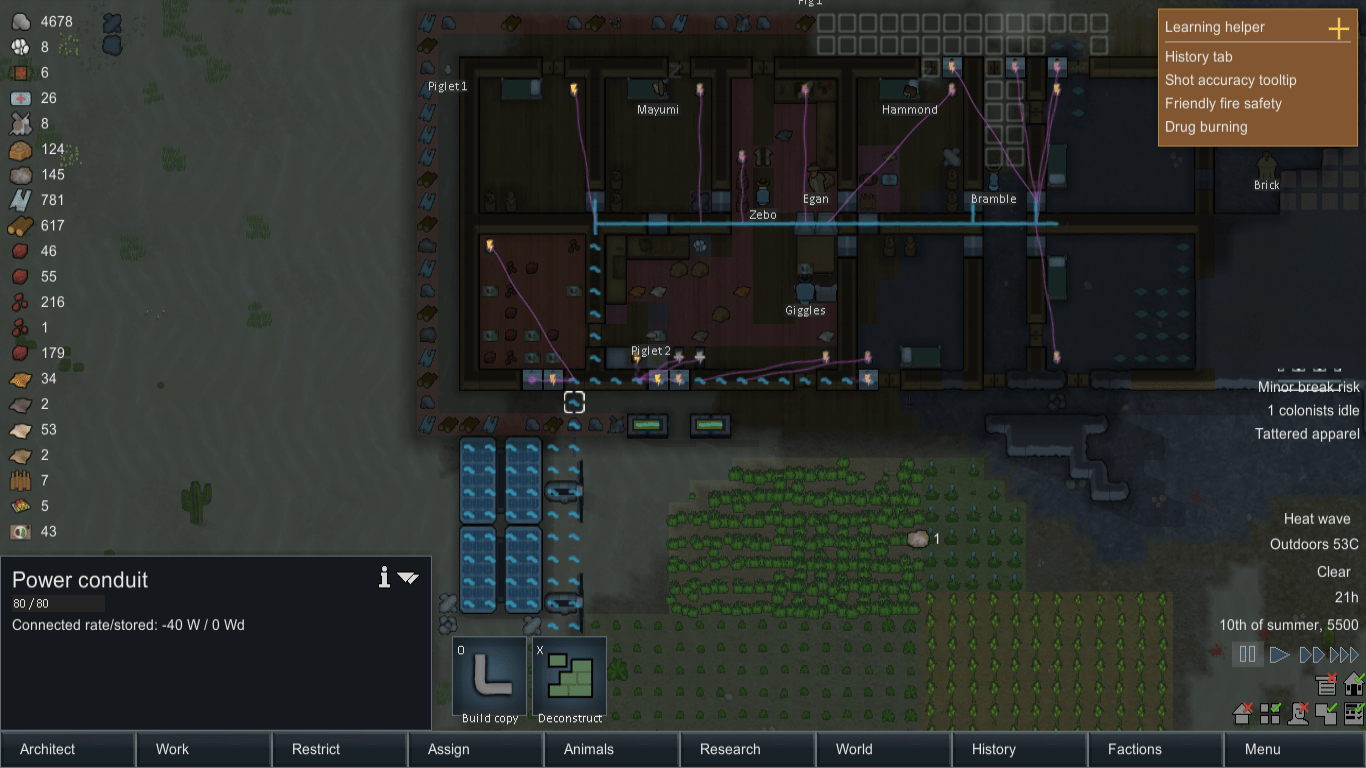Click the medicine resource icon
This screenshot has height=768, width=1366.
(x=20, y=98)
